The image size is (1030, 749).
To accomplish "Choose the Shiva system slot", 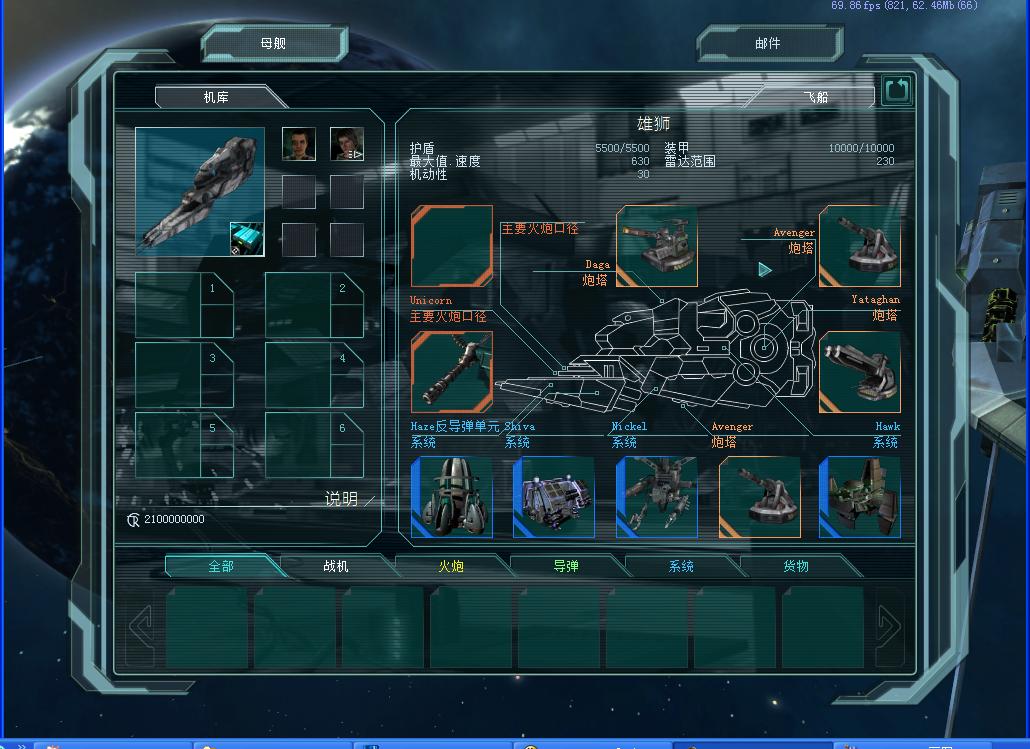I will pos(554,497).
